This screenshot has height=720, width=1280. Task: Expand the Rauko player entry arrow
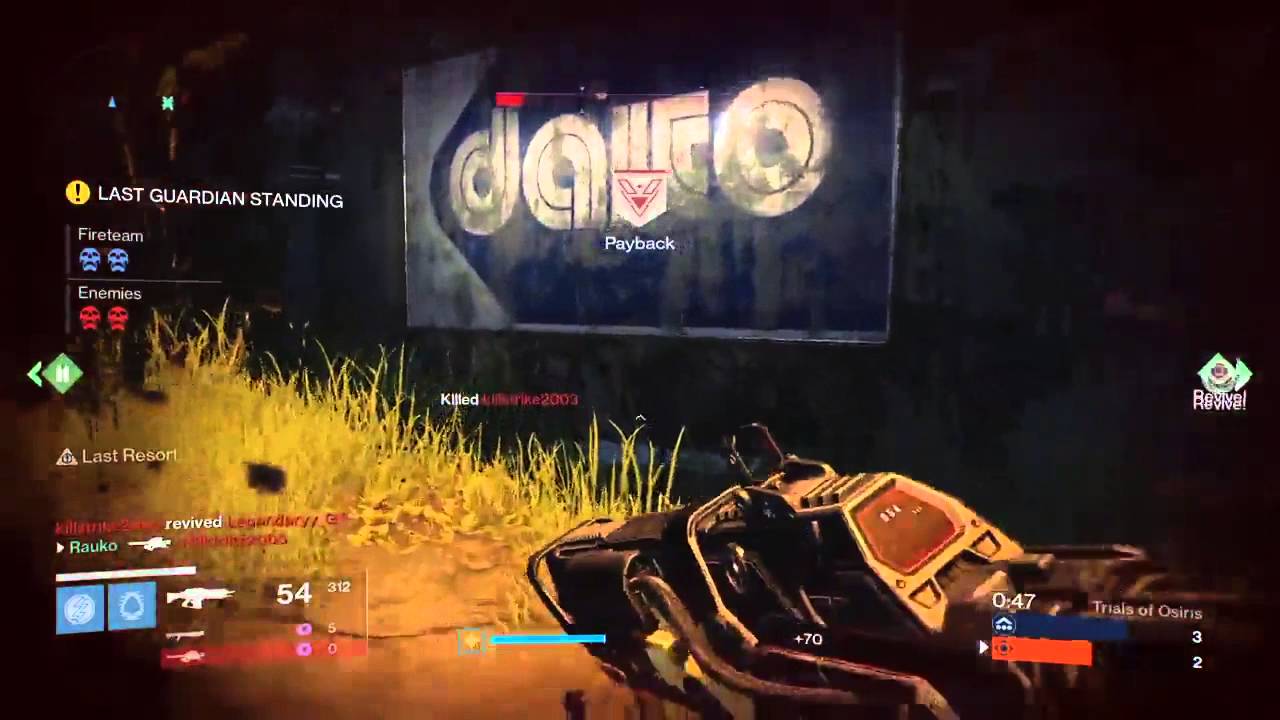pyautogui.click(x=60, y=547)
